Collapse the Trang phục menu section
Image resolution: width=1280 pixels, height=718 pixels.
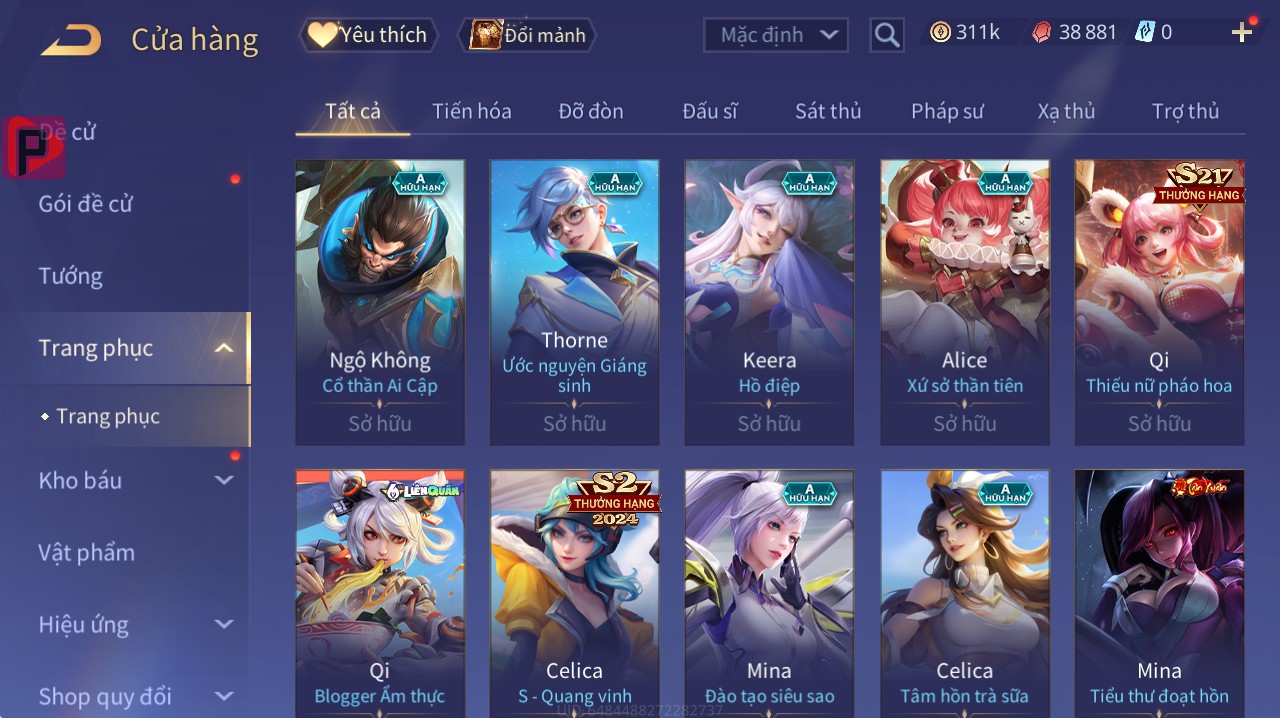tap(224, 348)
